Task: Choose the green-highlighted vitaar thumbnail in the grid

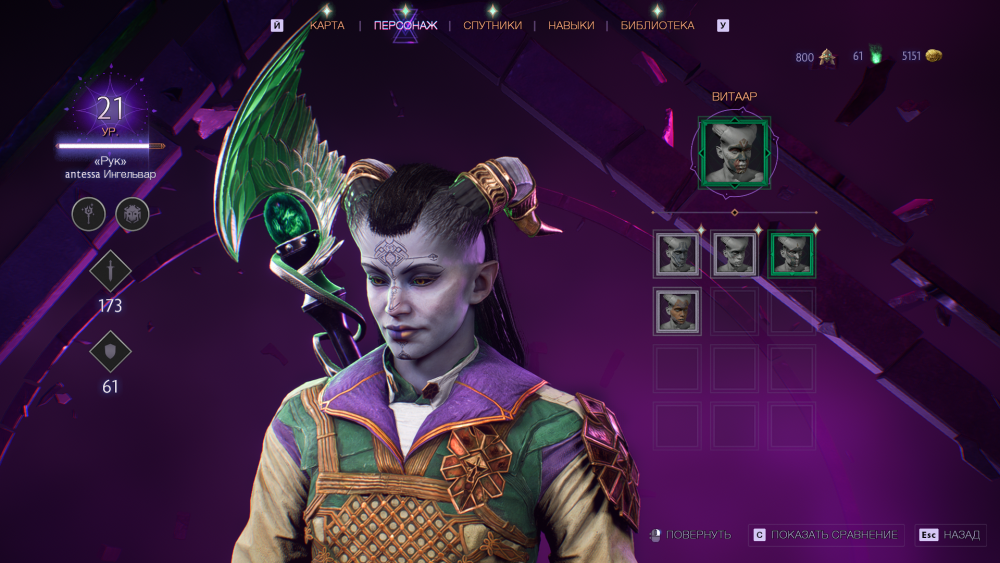Action: [792, 254]
